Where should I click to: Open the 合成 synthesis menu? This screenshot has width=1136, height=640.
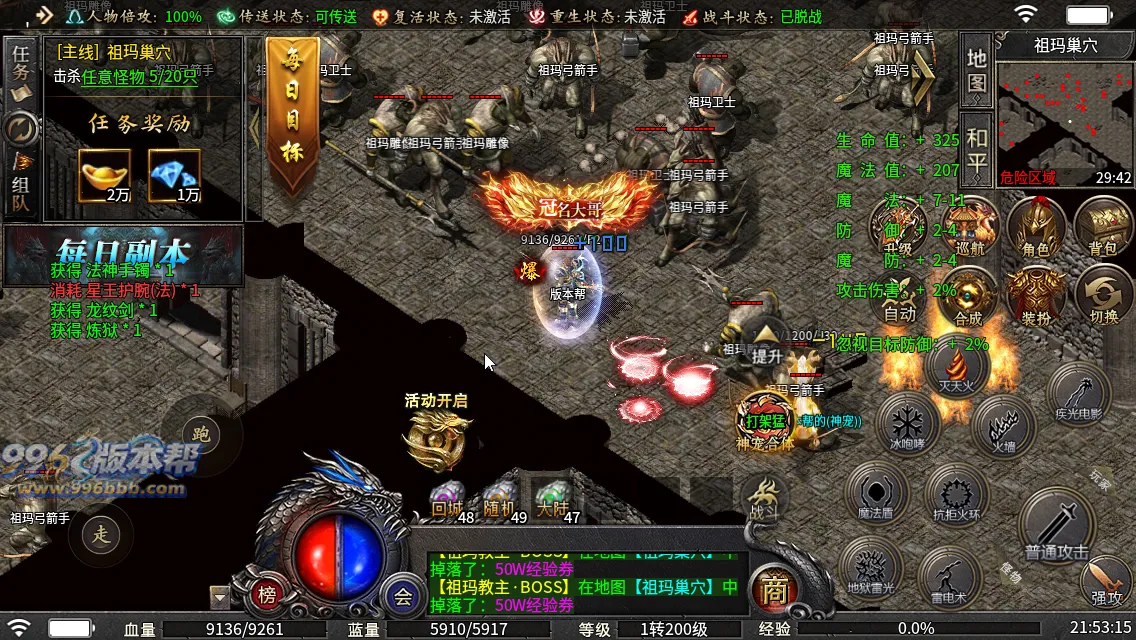coord(968,297)
